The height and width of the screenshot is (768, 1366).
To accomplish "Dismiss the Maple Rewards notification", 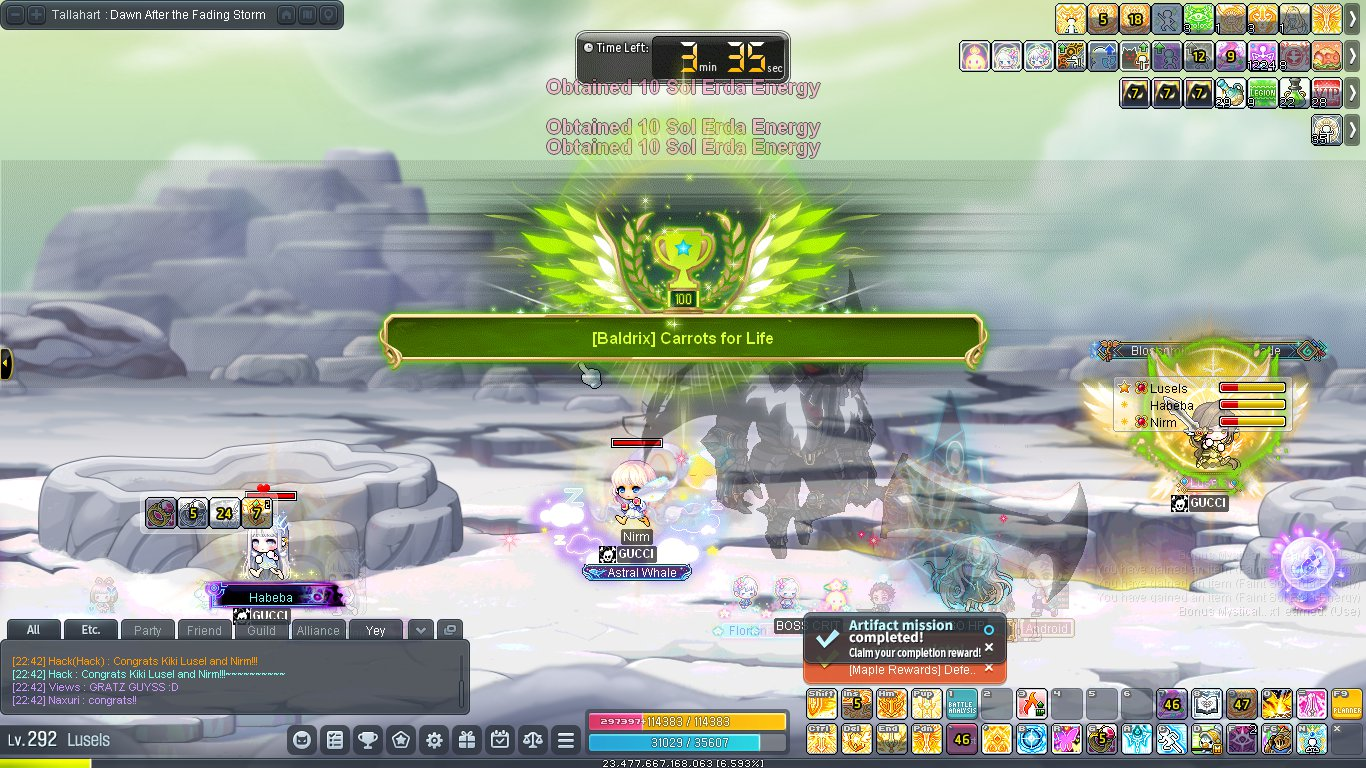I will [x=989, y=668].
